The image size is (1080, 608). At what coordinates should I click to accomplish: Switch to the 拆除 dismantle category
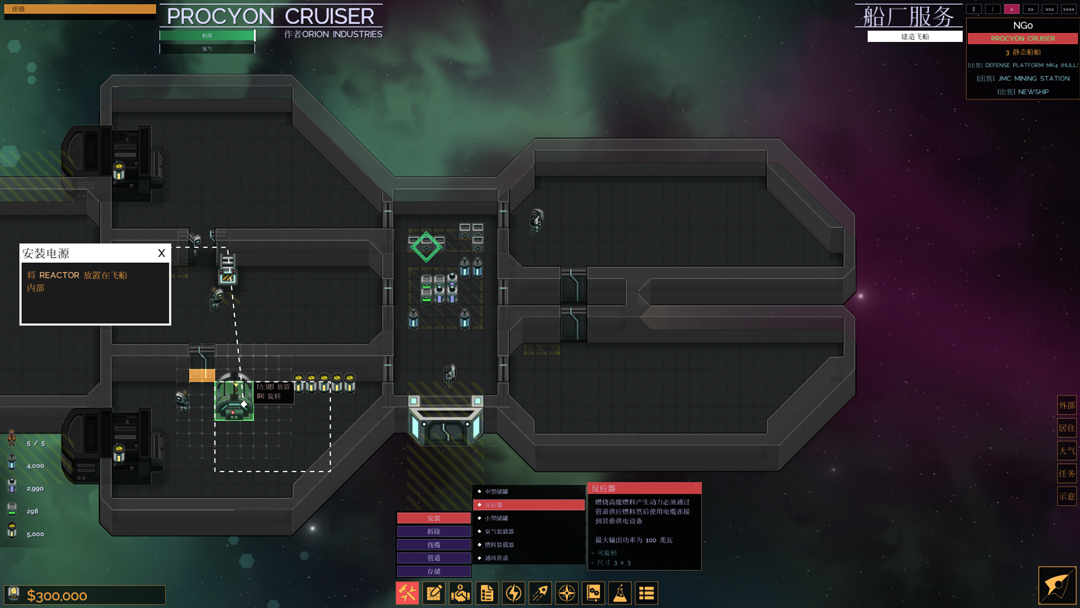[x=434, y=532]
